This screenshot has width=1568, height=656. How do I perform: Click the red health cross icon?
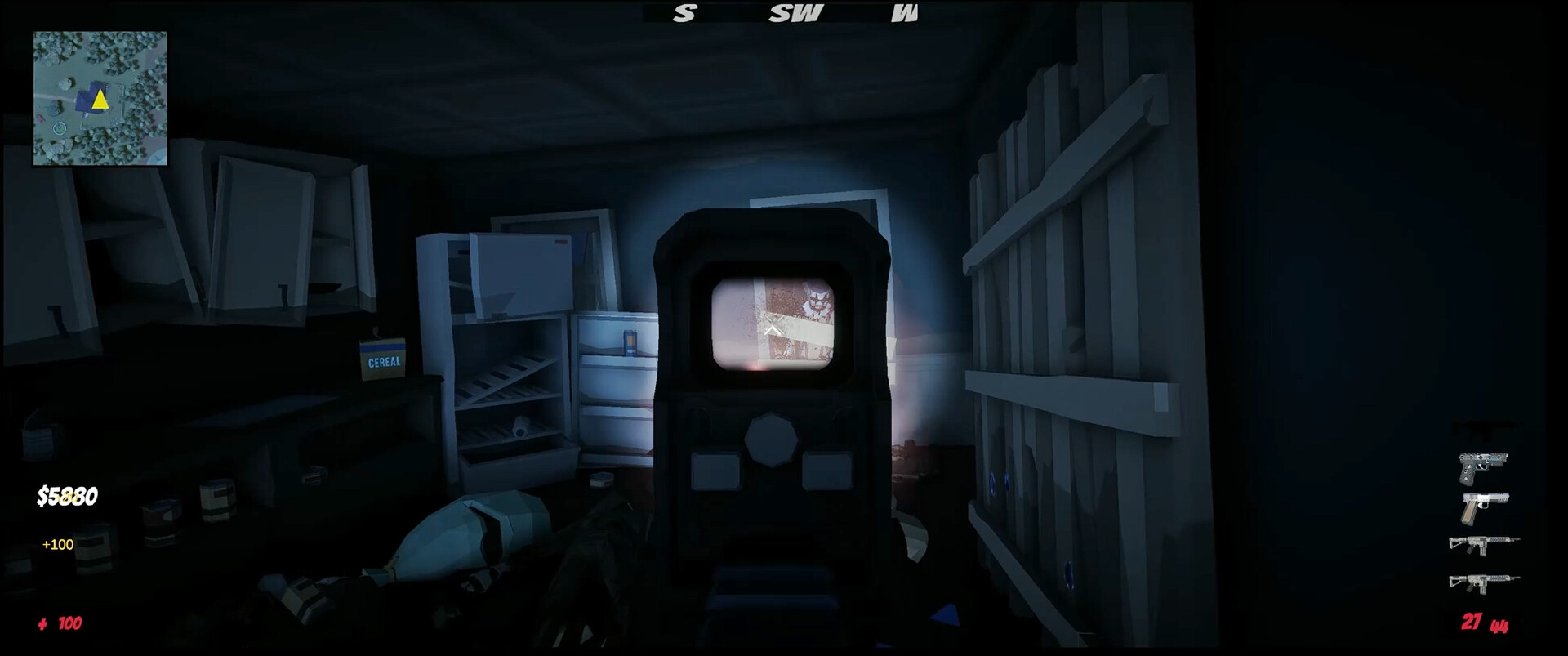(42, 624)
